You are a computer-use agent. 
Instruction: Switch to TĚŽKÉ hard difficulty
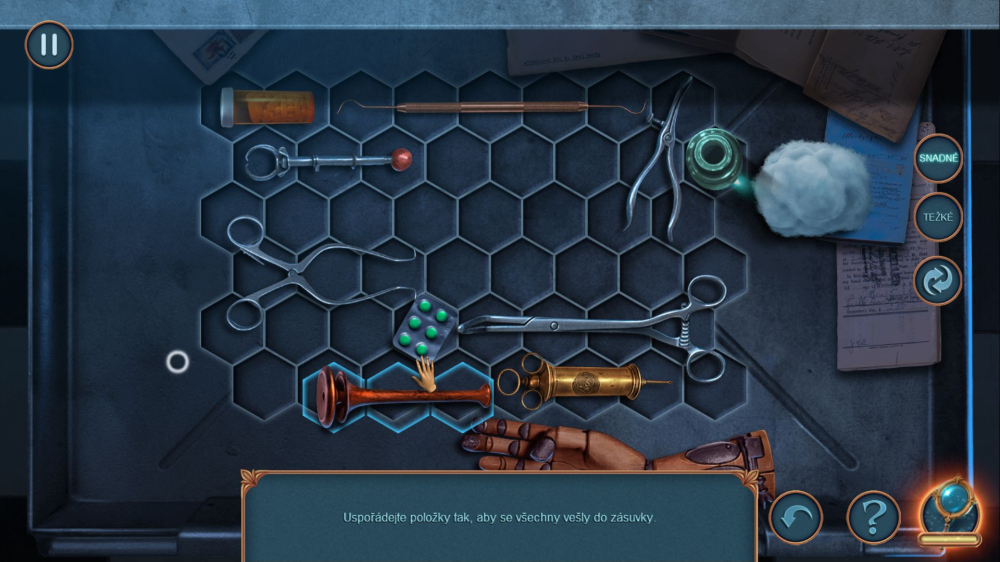(938, 217)
